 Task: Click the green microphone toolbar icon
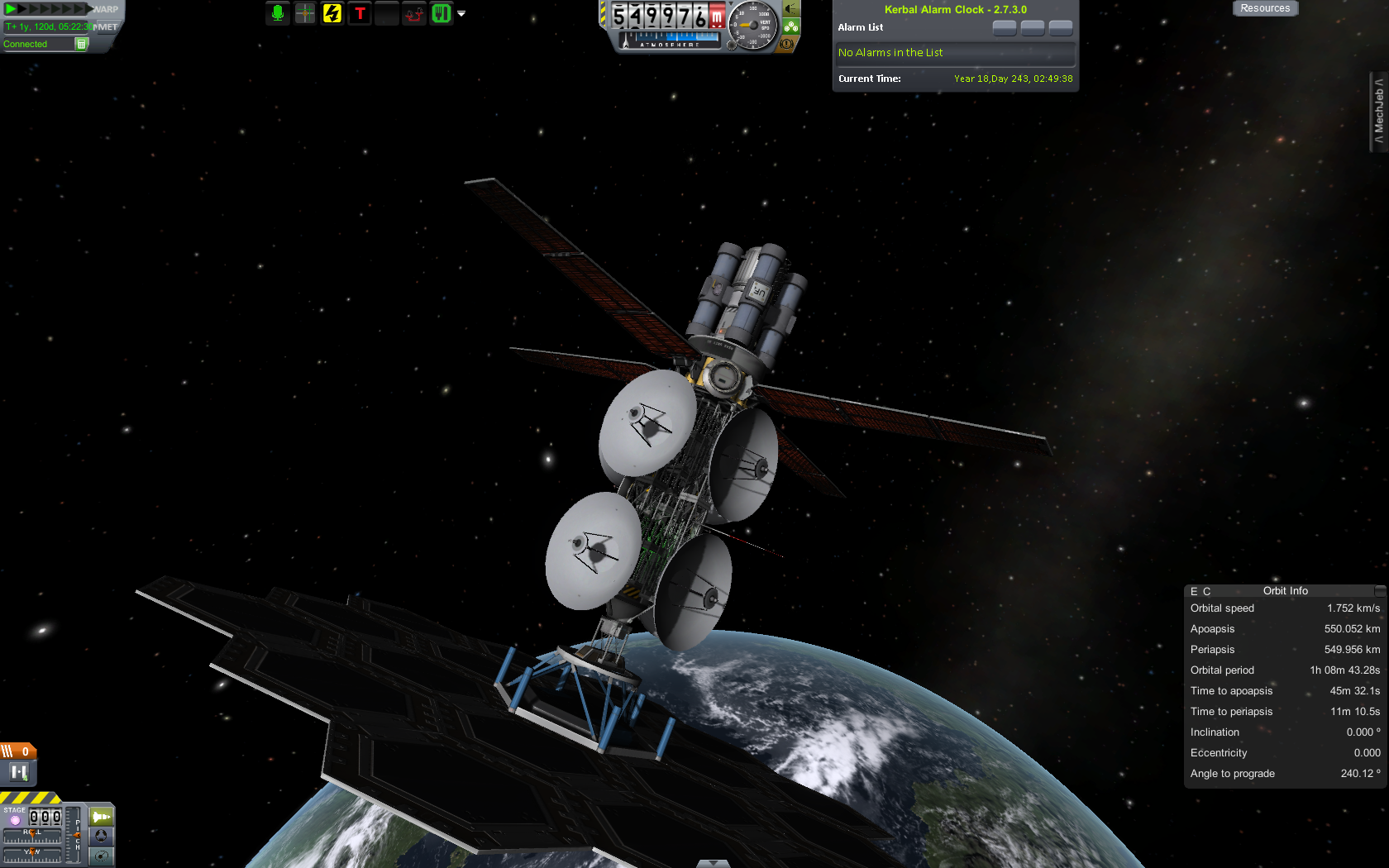coord(278,13)
